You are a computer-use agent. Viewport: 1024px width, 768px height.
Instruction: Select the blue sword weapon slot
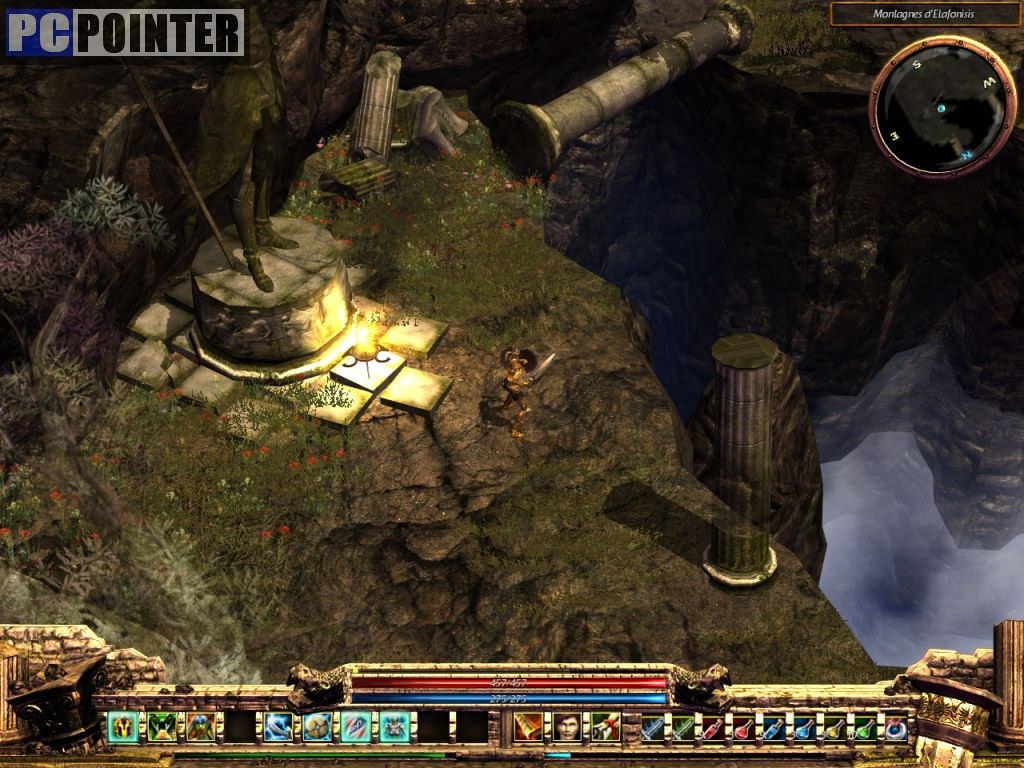pos(653,727)
